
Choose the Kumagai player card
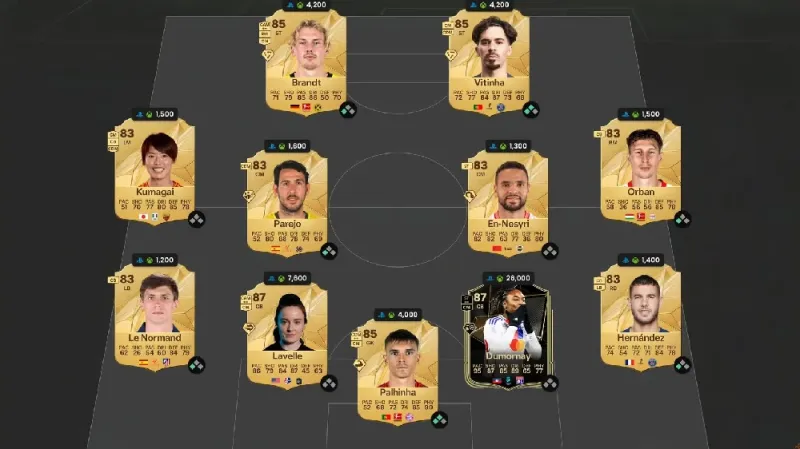pos(154,171)
